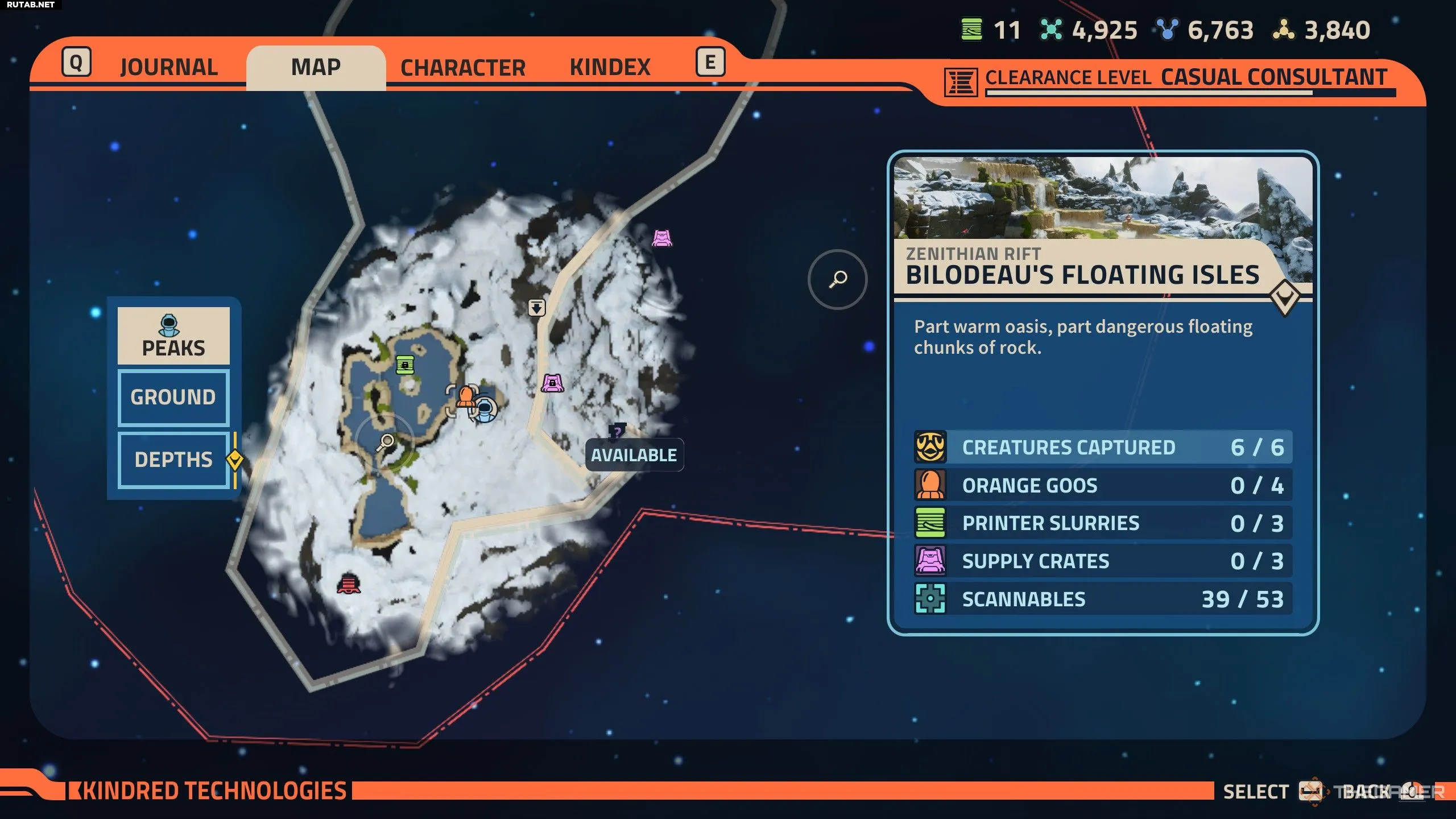Click the Scannables progress row

(x=1103, y=599)
